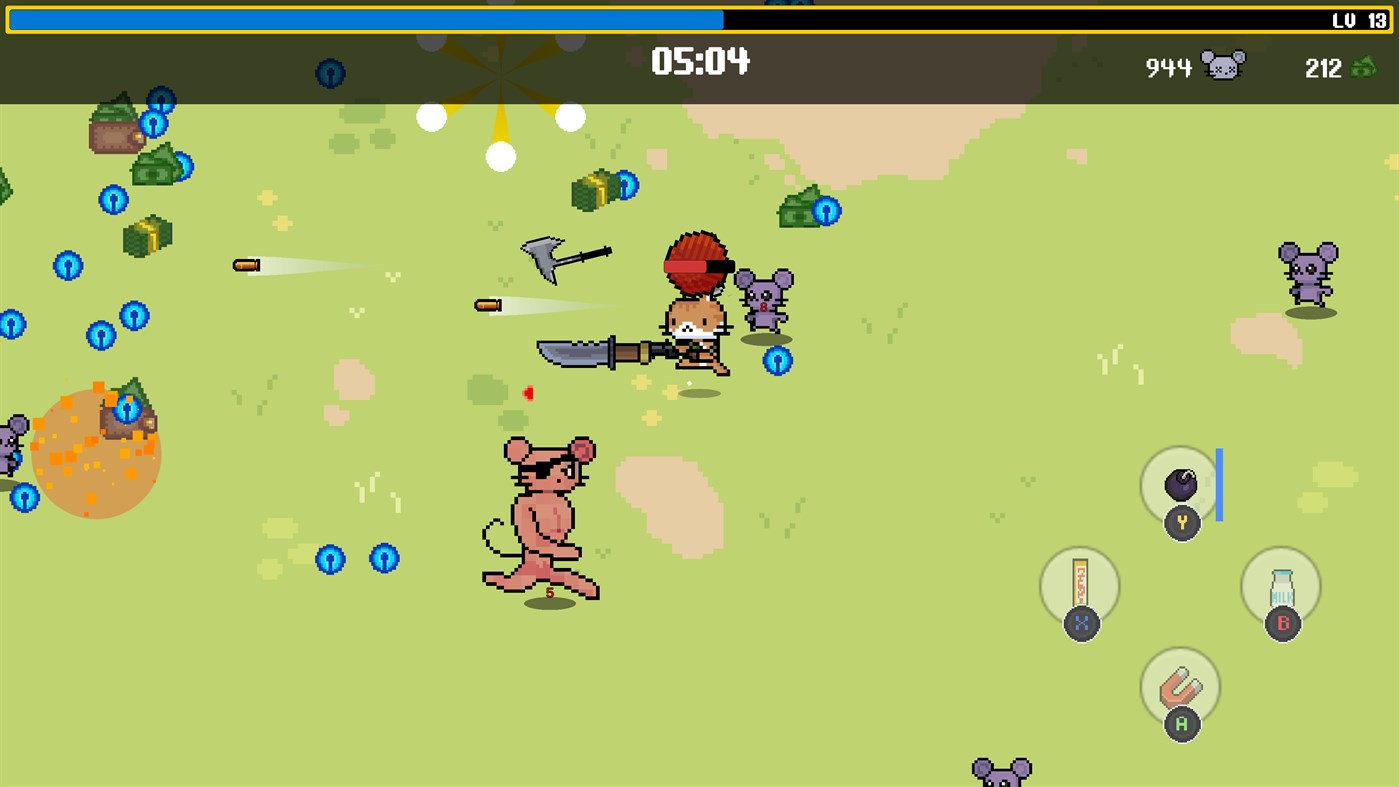Click the 05:04 match timer
1399x787 pixels.
pos(700,62)
